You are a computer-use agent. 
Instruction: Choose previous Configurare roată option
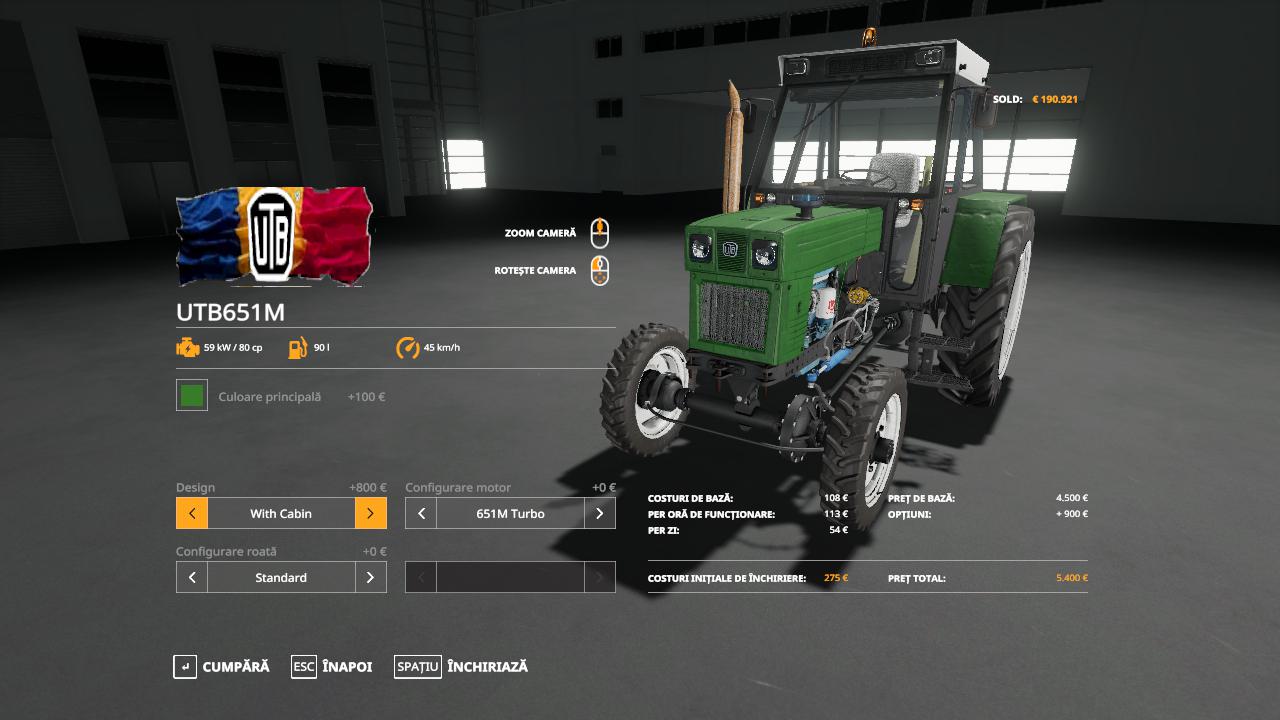[x=192, y=578]
